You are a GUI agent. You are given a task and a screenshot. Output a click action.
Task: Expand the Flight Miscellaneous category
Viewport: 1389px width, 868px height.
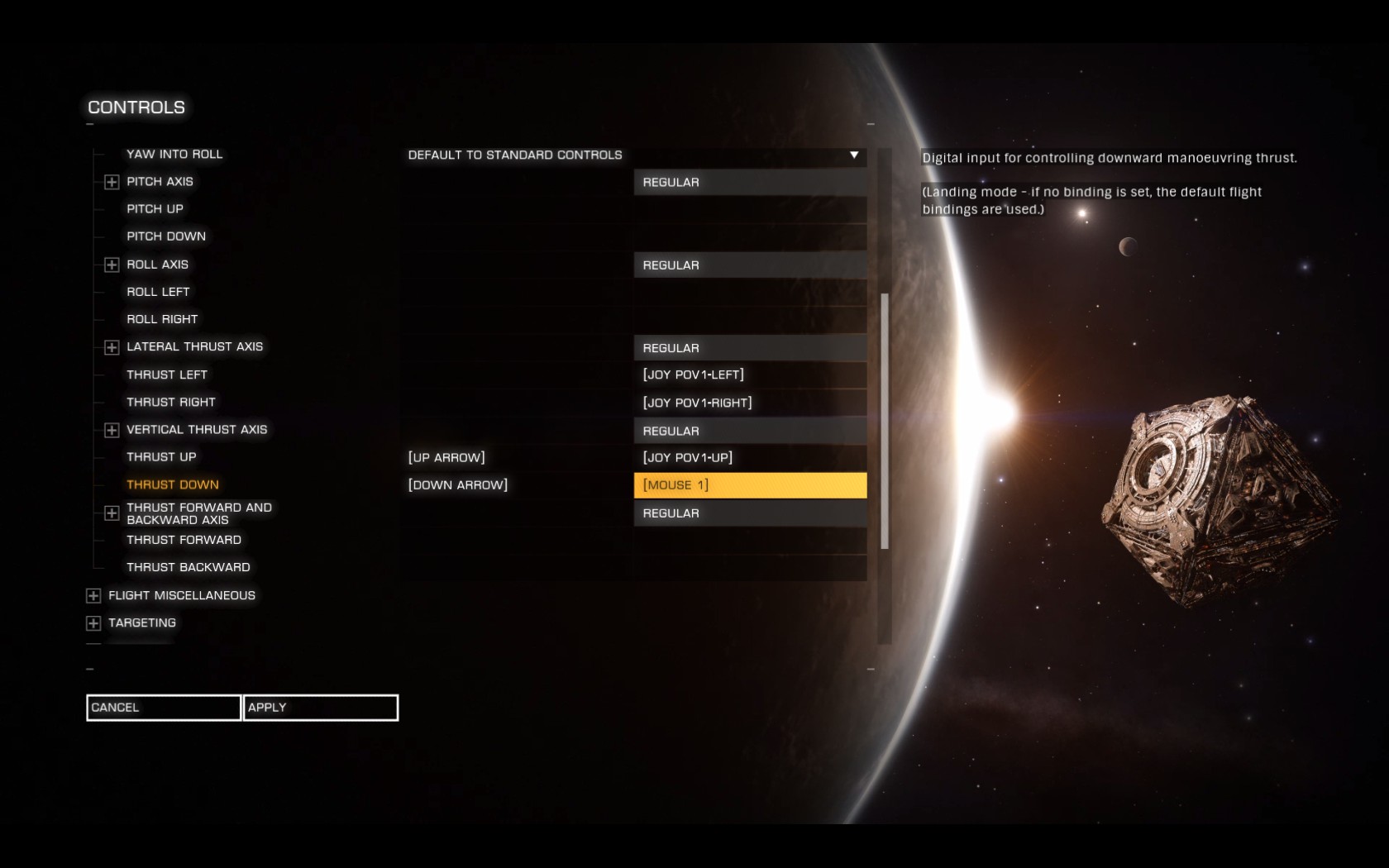[93, 596]
